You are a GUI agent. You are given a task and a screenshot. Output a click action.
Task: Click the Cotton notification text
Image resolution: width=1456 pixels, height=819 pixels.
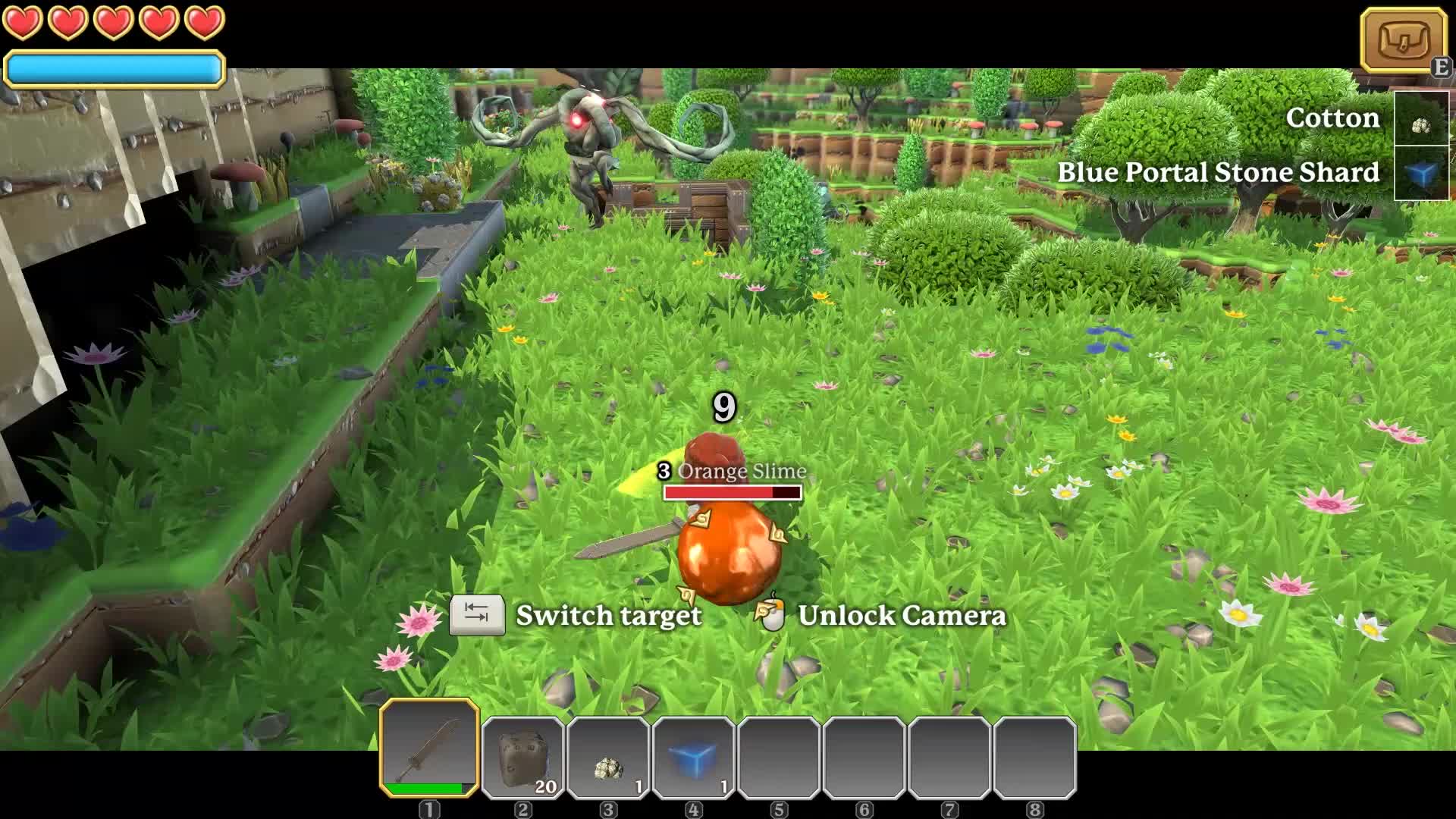[1332, 118]
